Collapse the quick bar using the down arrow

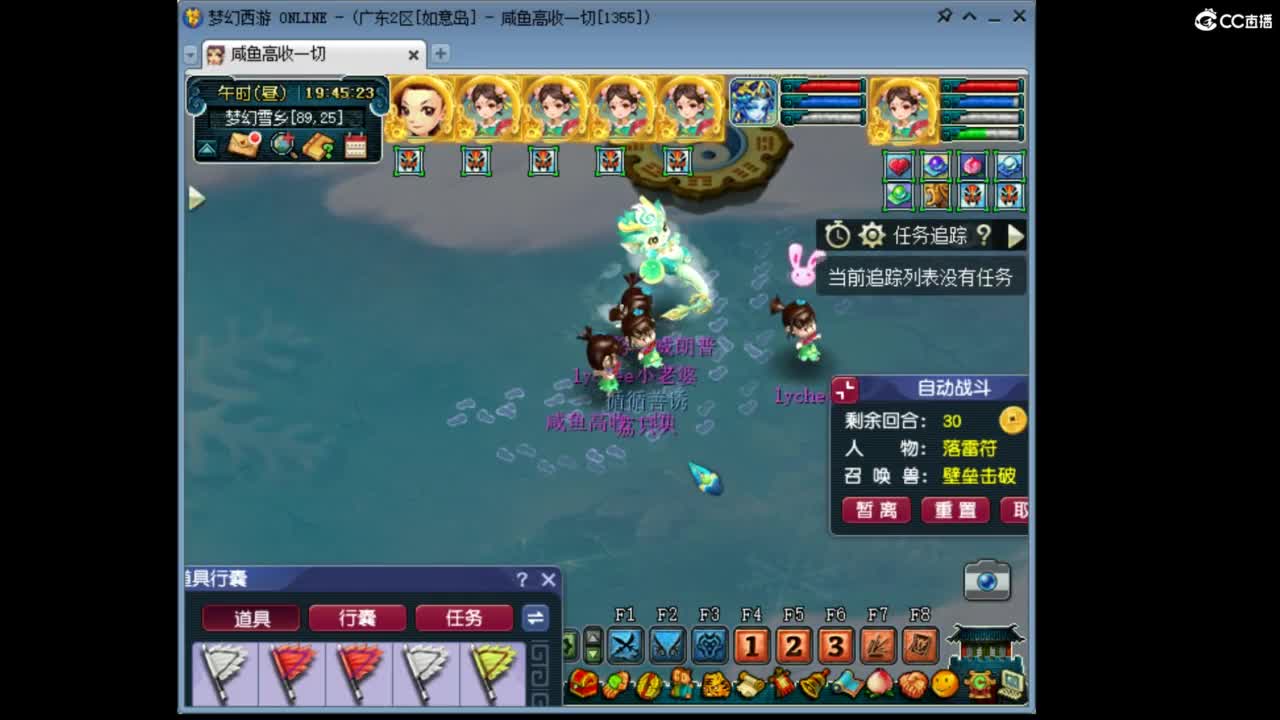(x=591, y=653)
